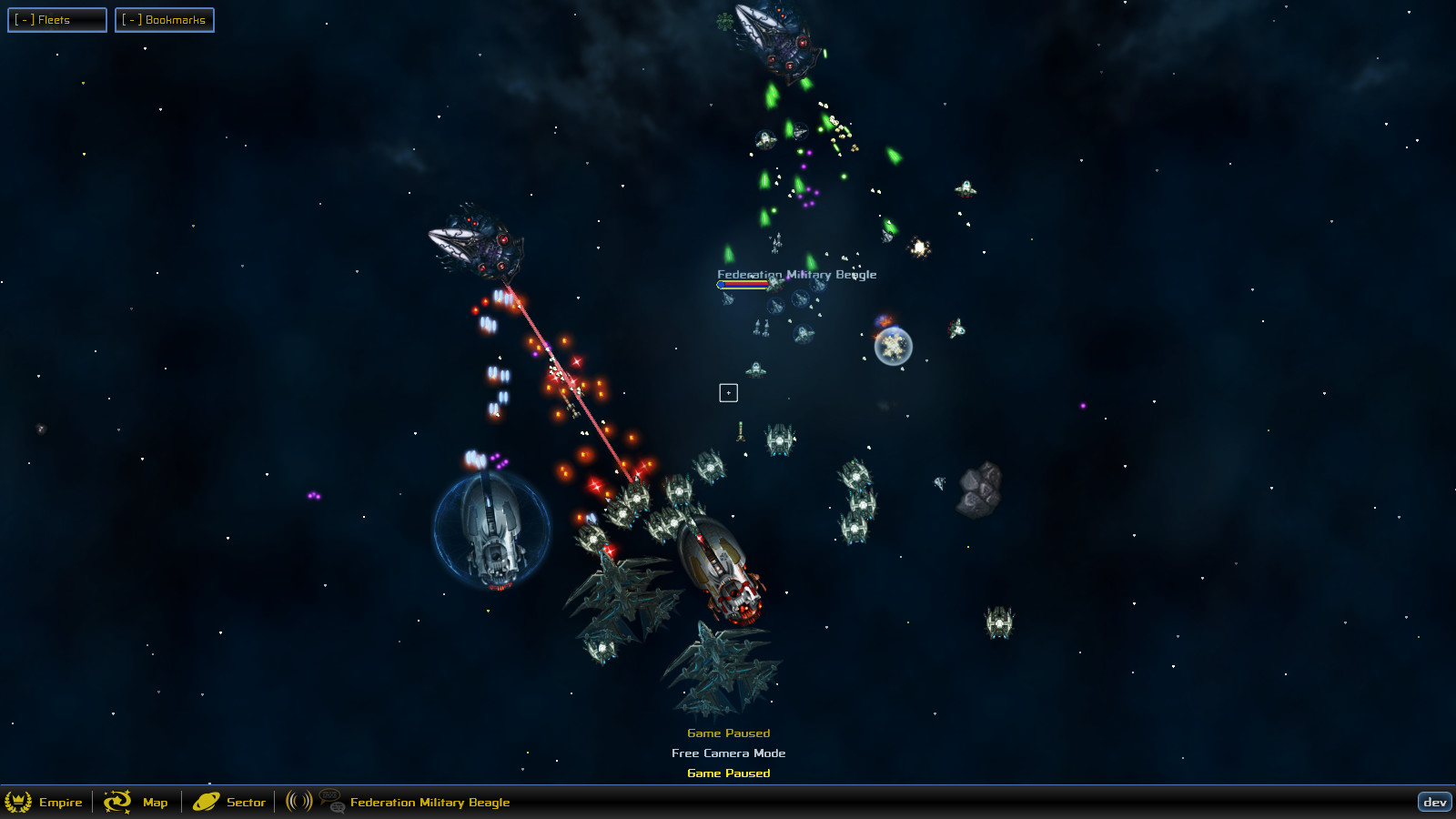Click the Game Paused text
Screen dimensions: 1456x819
727,733
